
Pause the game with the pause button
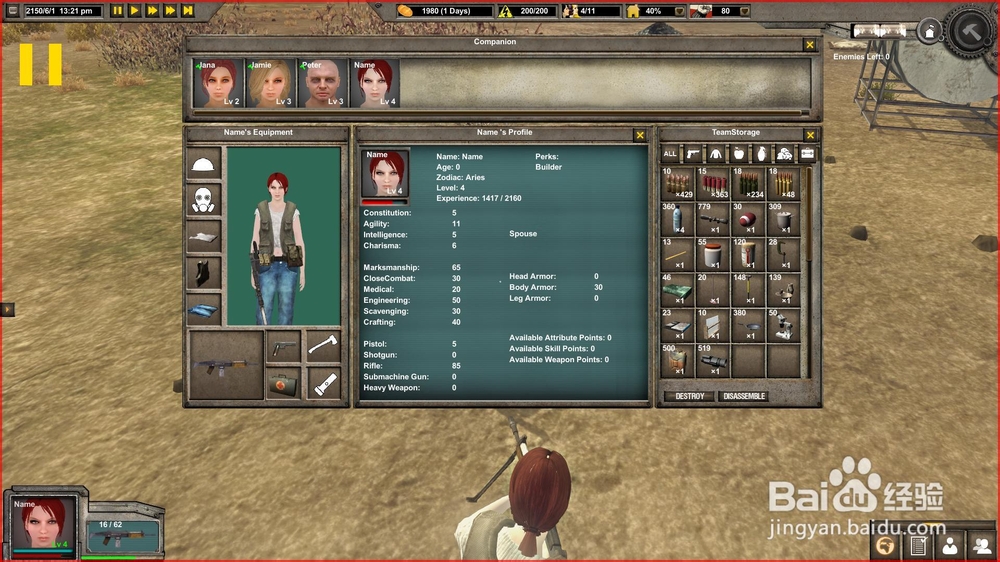pos(117,11)
